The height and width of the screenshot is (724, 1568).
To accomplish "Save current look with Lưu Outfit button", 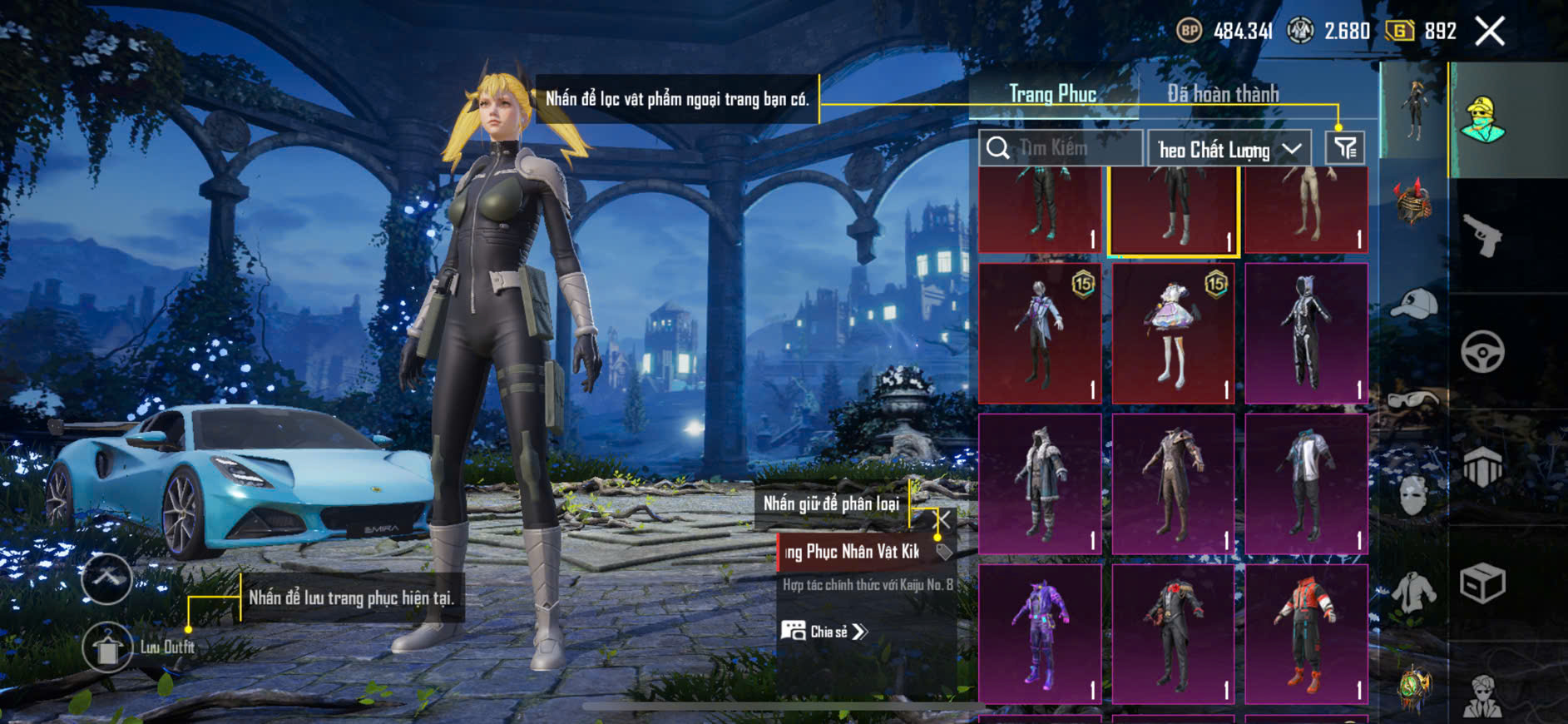I will [x=107, y=647].
